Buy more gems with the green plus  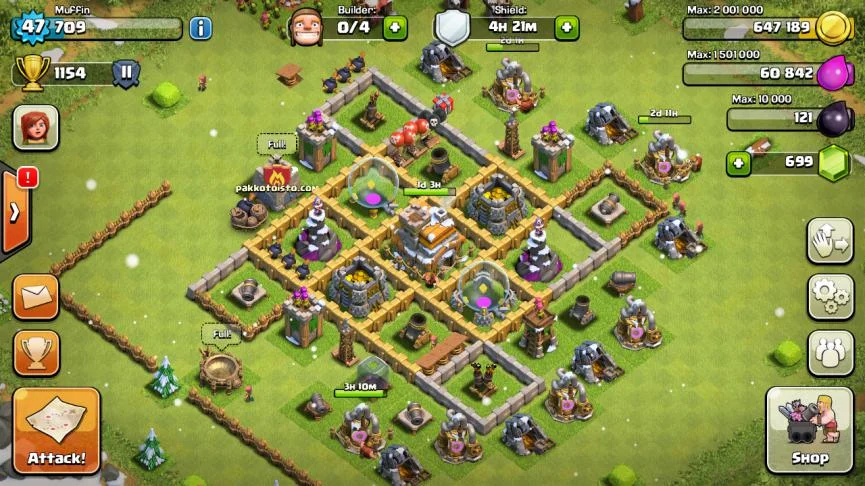tap(738, 163)
